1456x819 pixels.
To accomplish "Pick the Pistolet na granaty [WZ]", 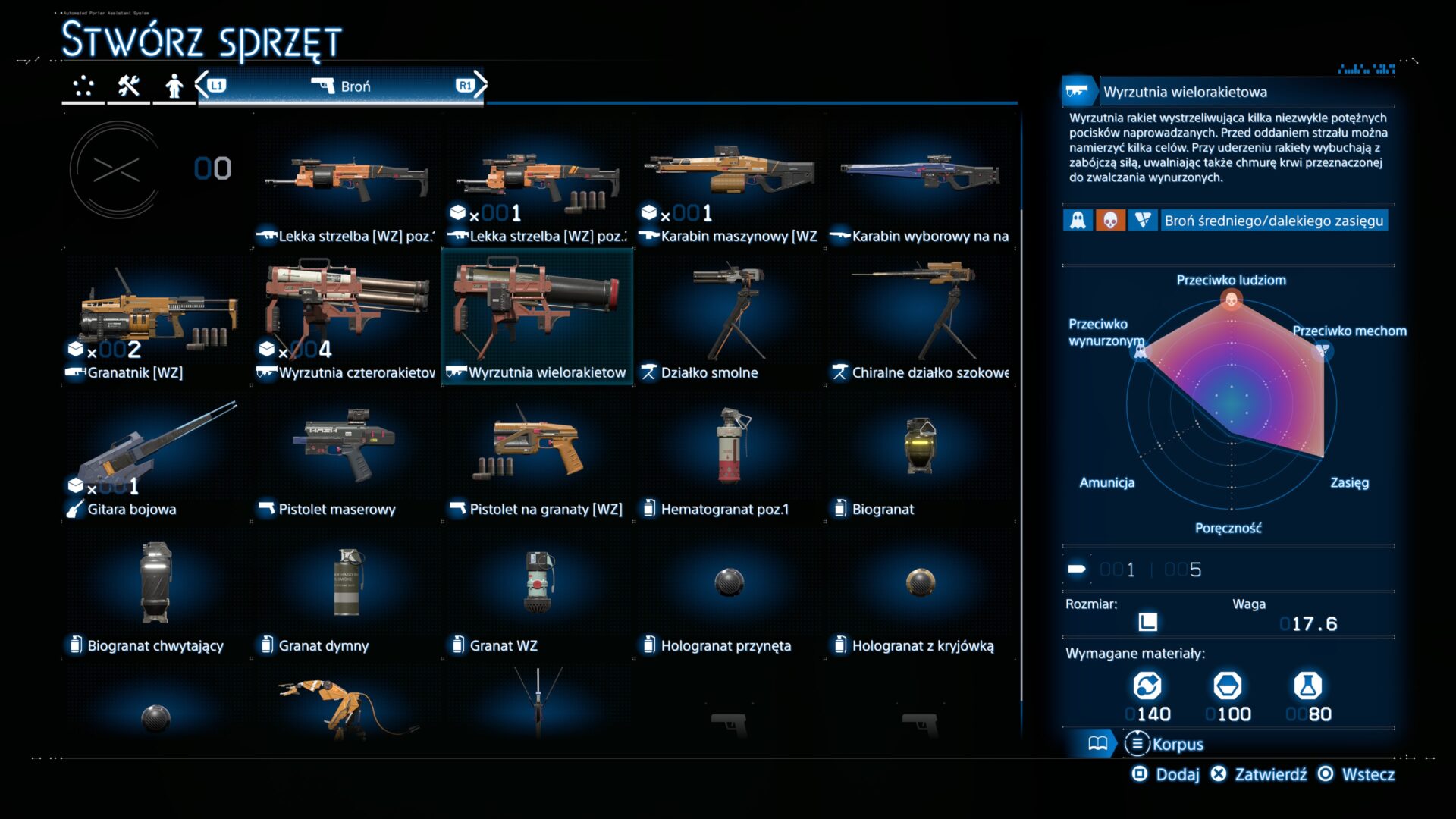I will point(538,457).
